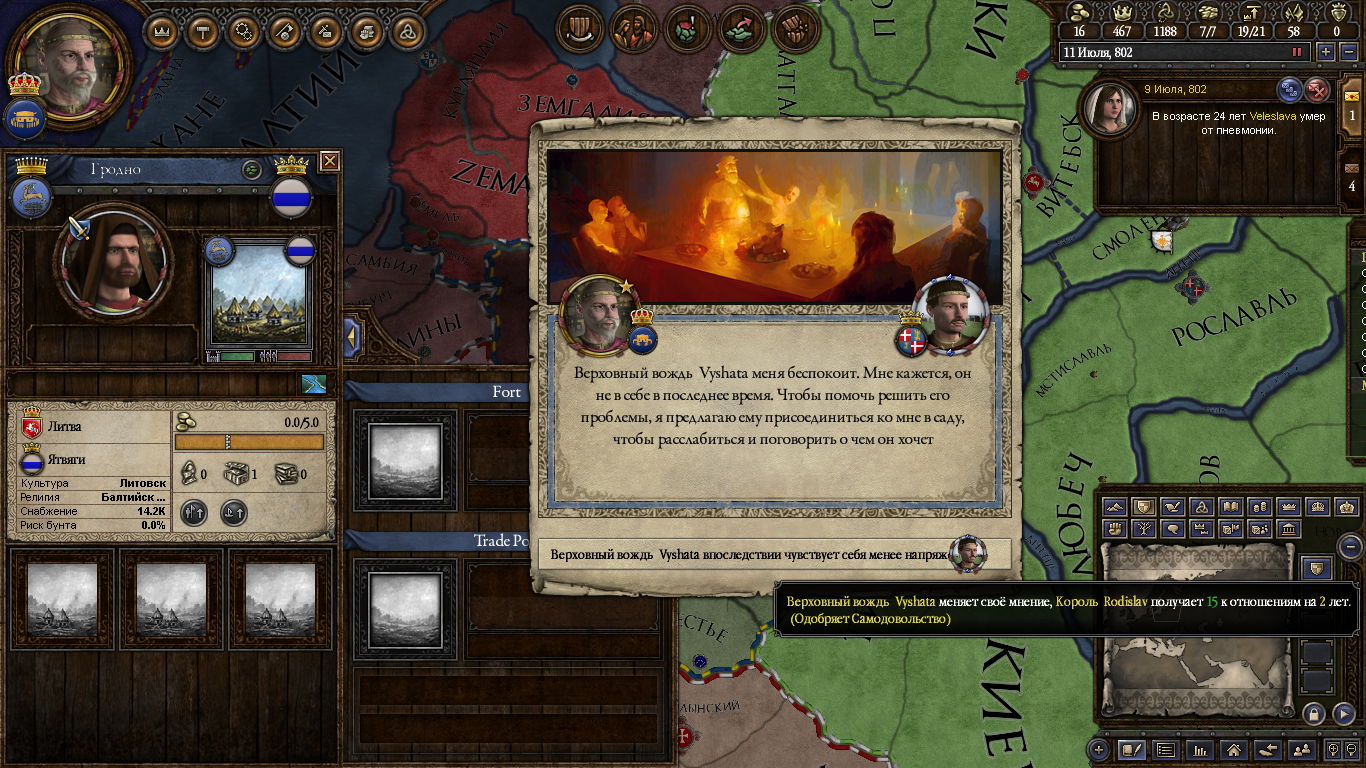Toggle pause on the date bar
The width and height of the screenshot is (1366, 768).
pos(1298,52)
